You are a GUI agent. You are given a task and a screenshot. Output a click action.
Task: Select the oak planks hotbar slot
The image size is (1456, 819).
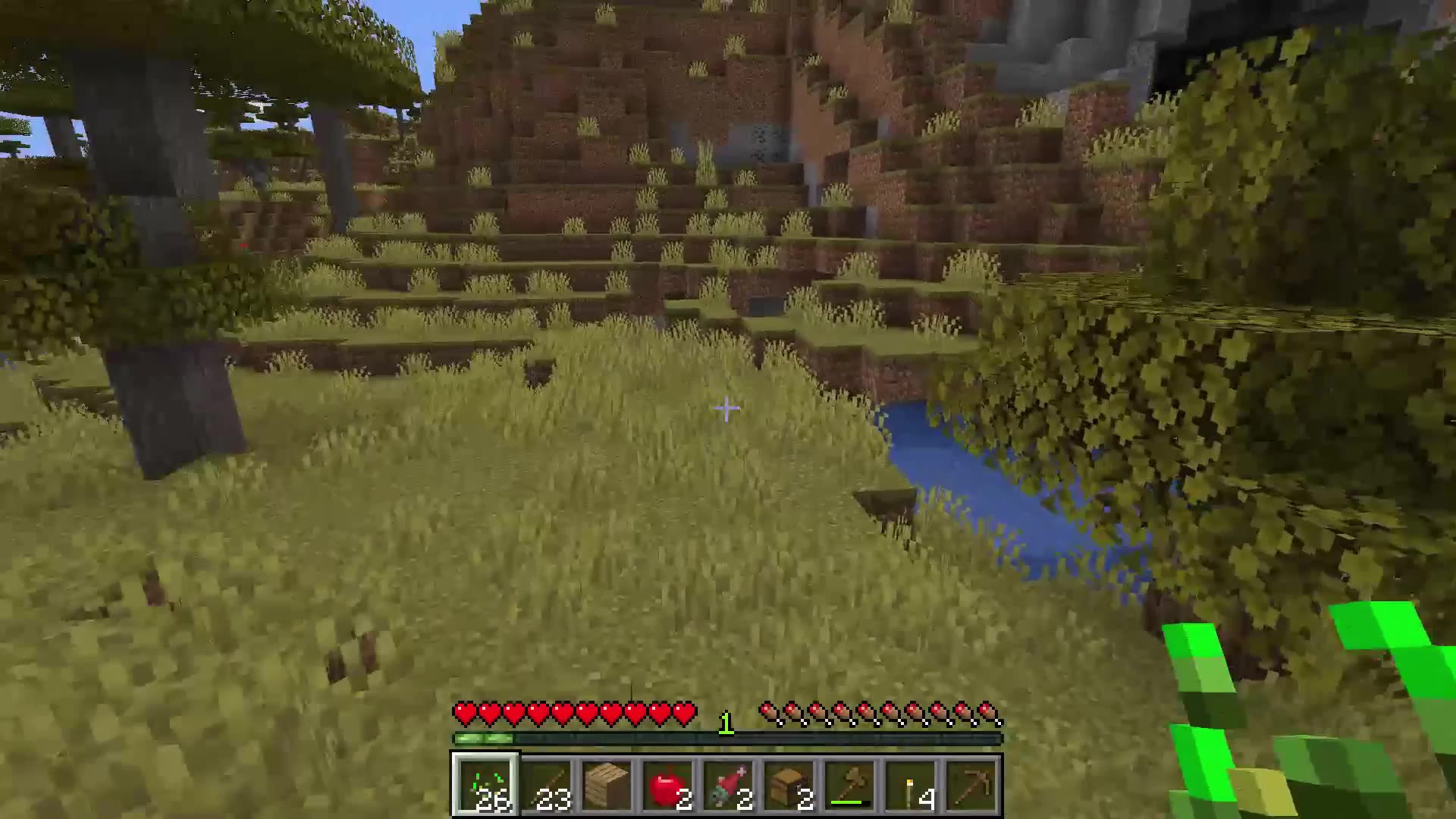click(x=610, y=781)
